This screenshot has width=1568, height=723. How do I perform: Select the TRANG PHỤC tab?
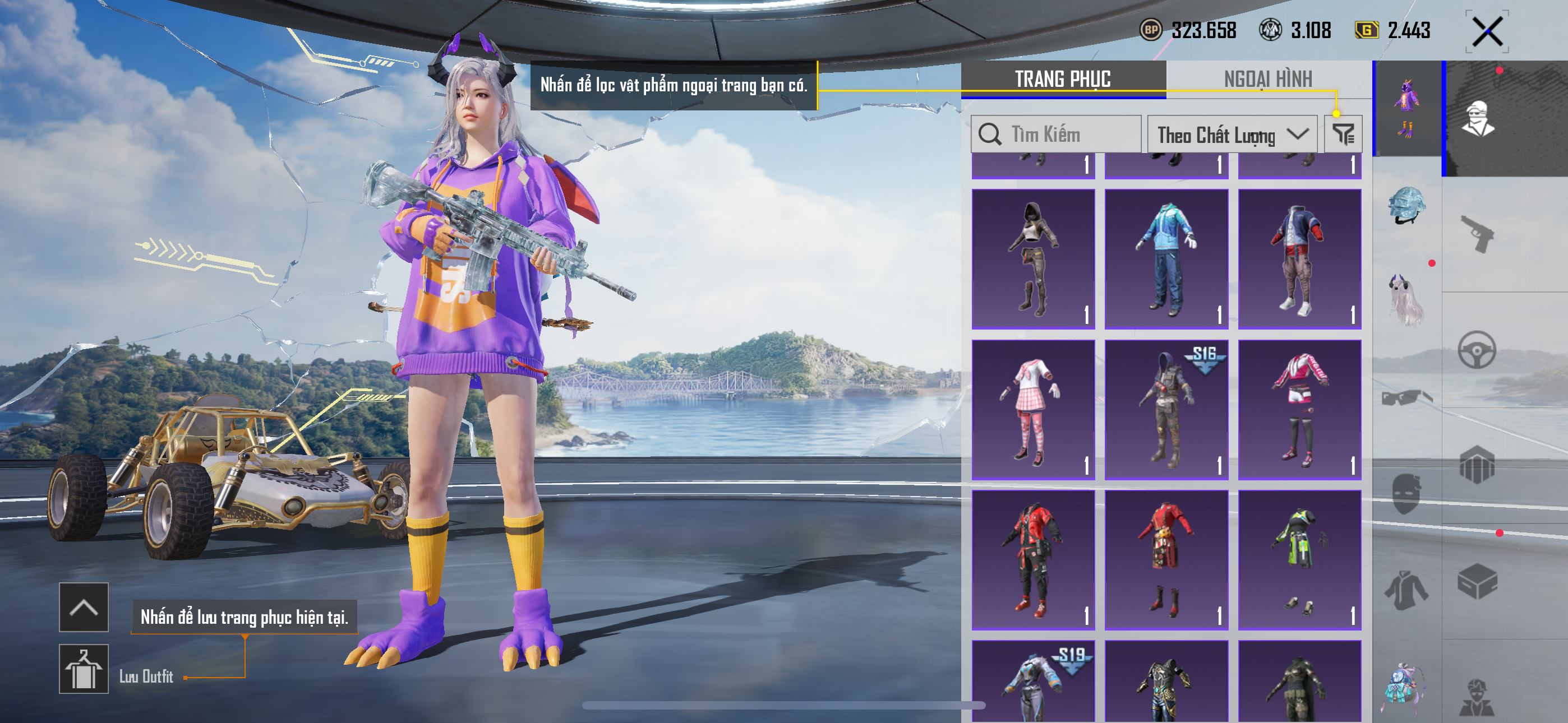point(1062,79)
